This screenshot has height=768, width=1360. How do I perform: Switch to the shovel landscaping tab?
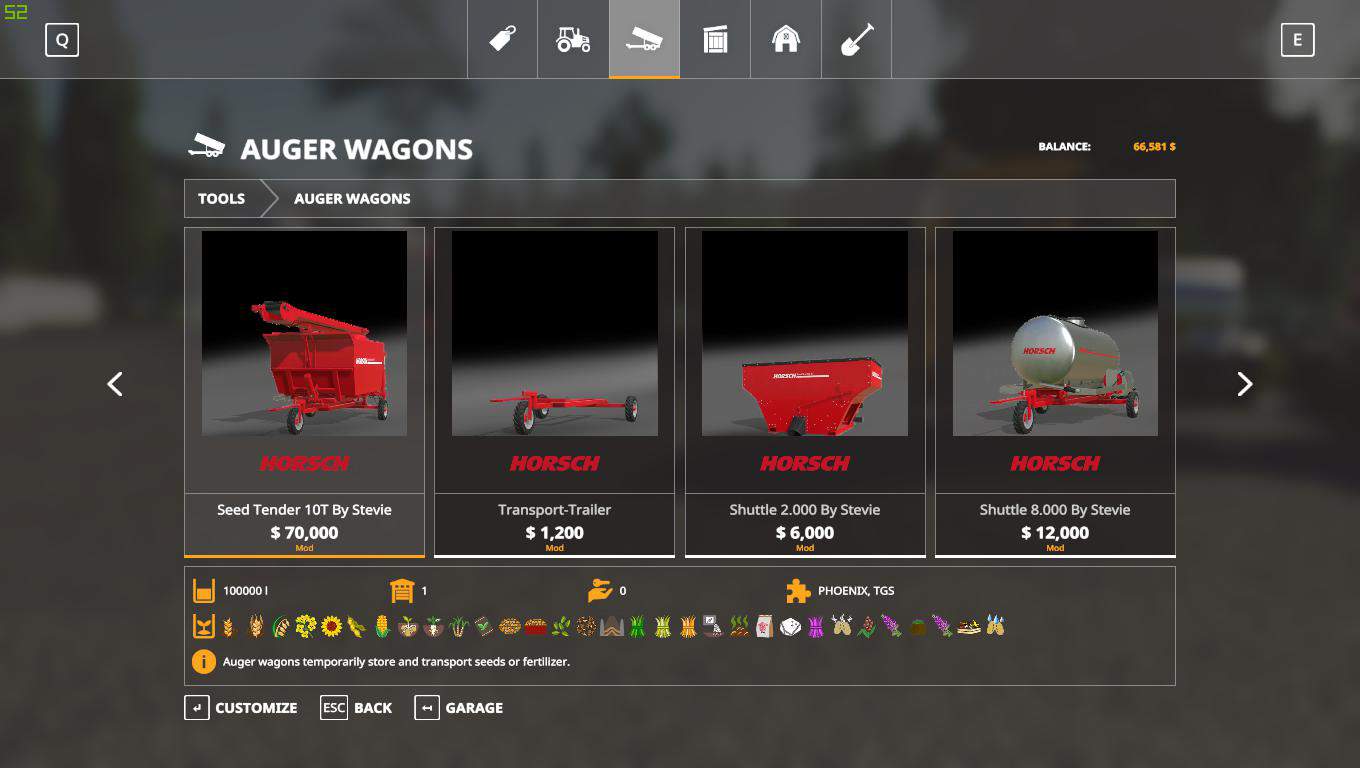(857, 39)
